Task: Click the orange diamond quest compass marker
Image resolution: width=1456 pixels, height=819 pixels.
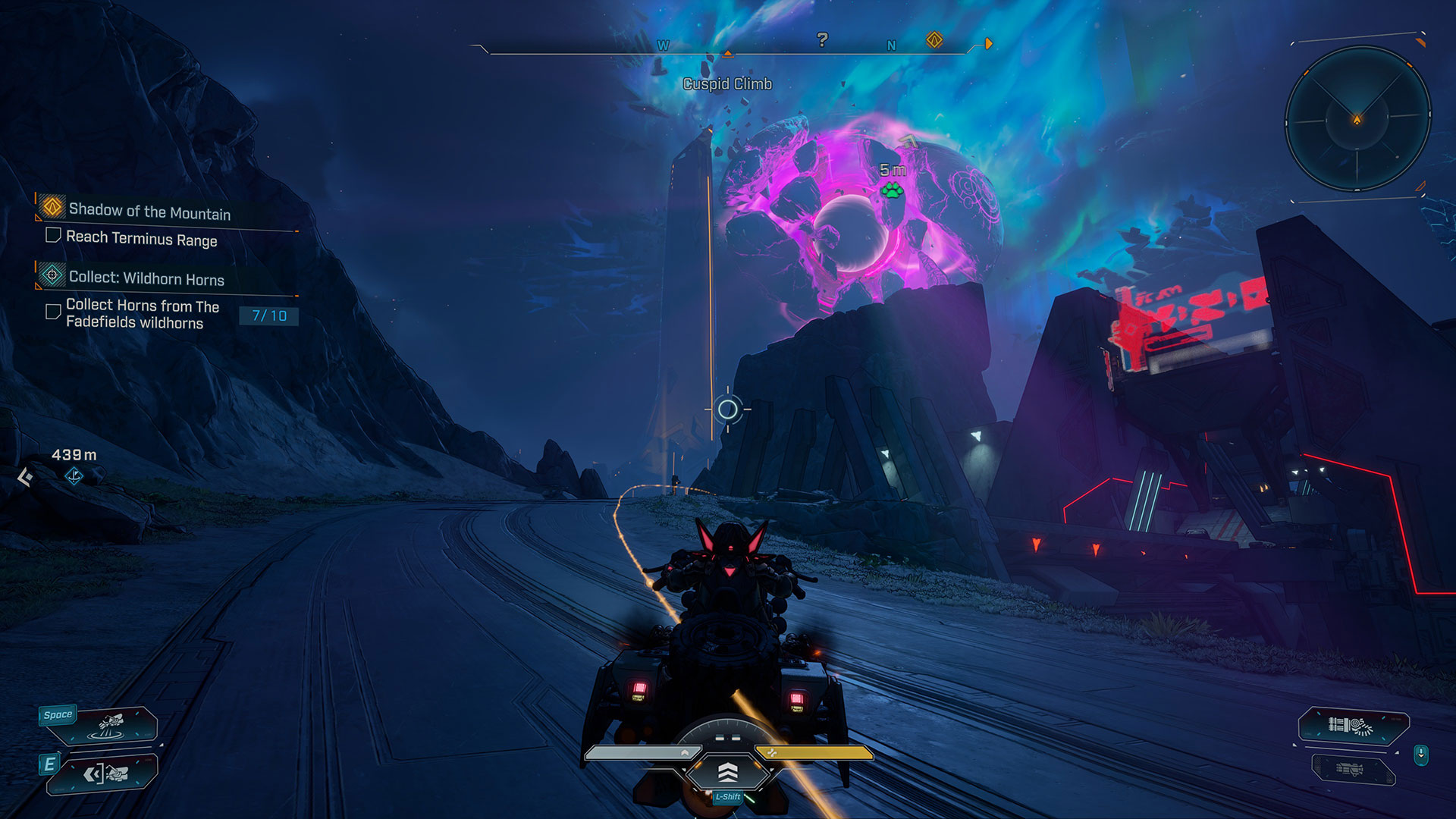Action: 934,40
